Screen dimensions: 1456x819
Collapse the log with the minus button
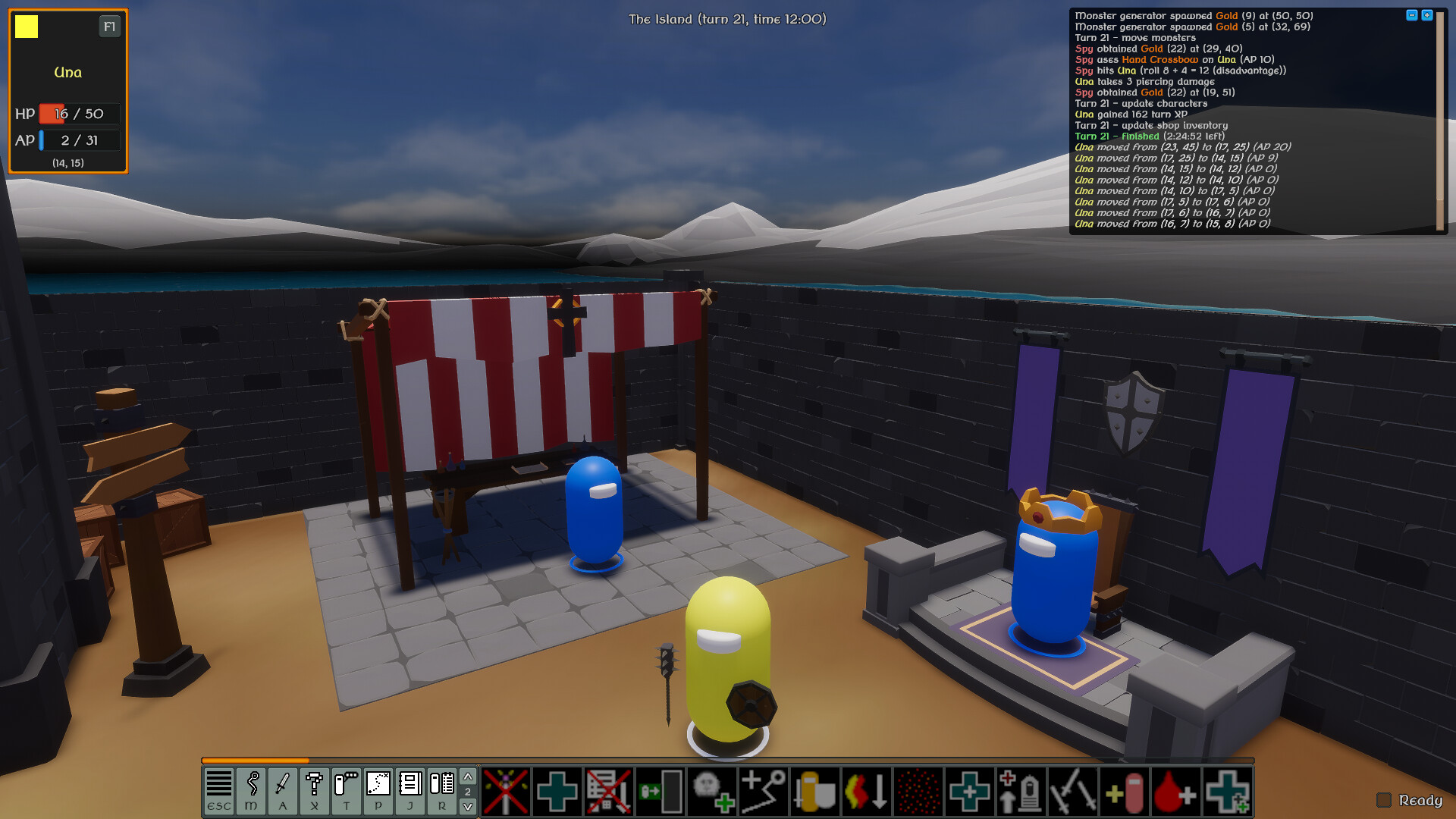pyautogui.click(x=1411, y=13)
